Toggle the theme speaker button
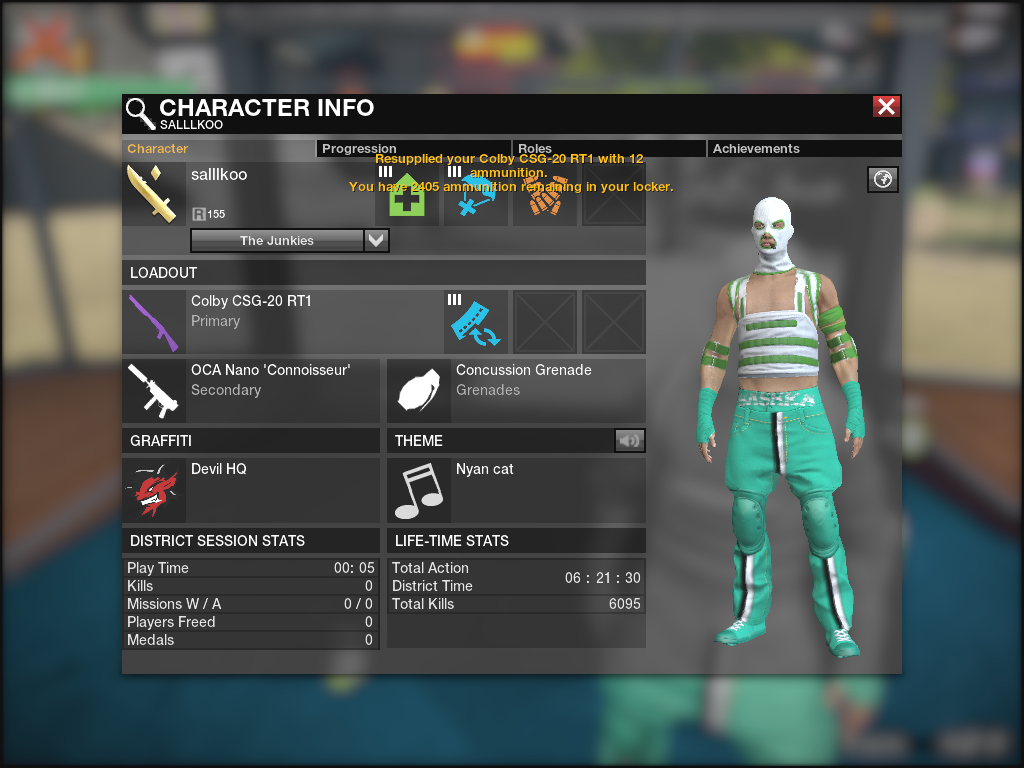The image size is (1024, 768). pos(630,441)
